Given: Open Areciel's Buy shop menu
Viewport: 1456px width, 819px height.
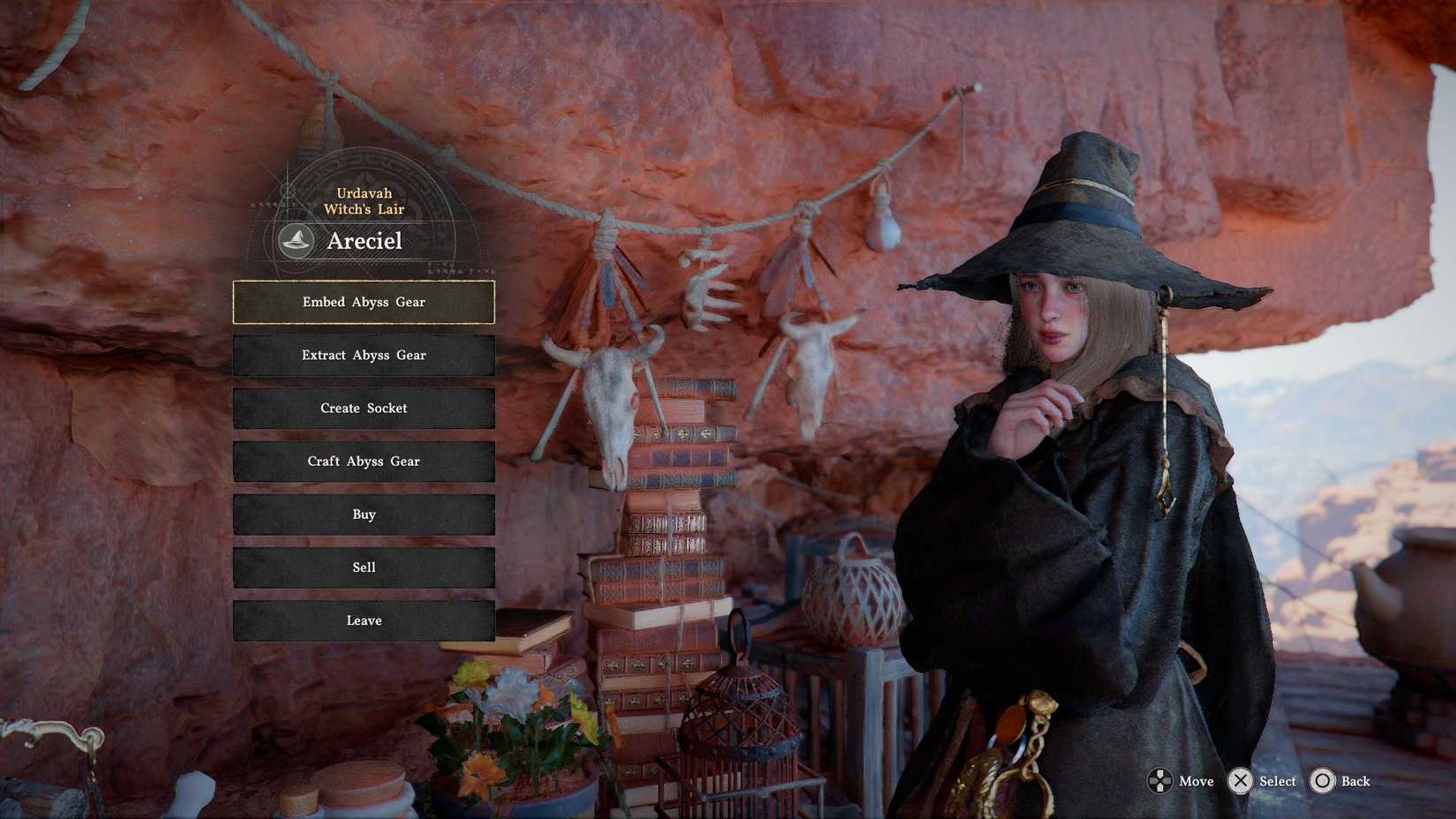Looking at the screenshot, I should [364, 514].
